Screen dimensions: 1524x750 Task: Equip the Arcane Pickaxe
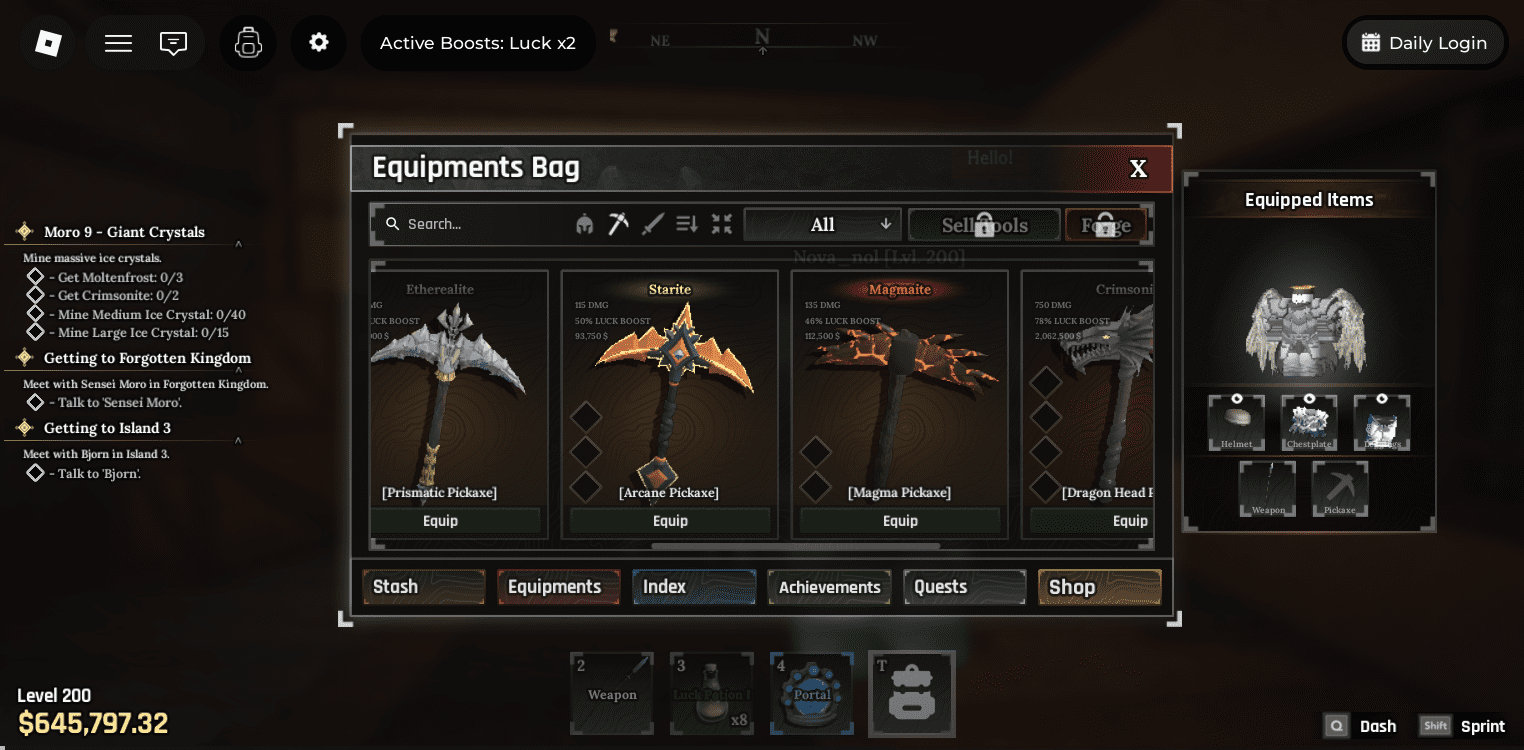pos(670,521)
